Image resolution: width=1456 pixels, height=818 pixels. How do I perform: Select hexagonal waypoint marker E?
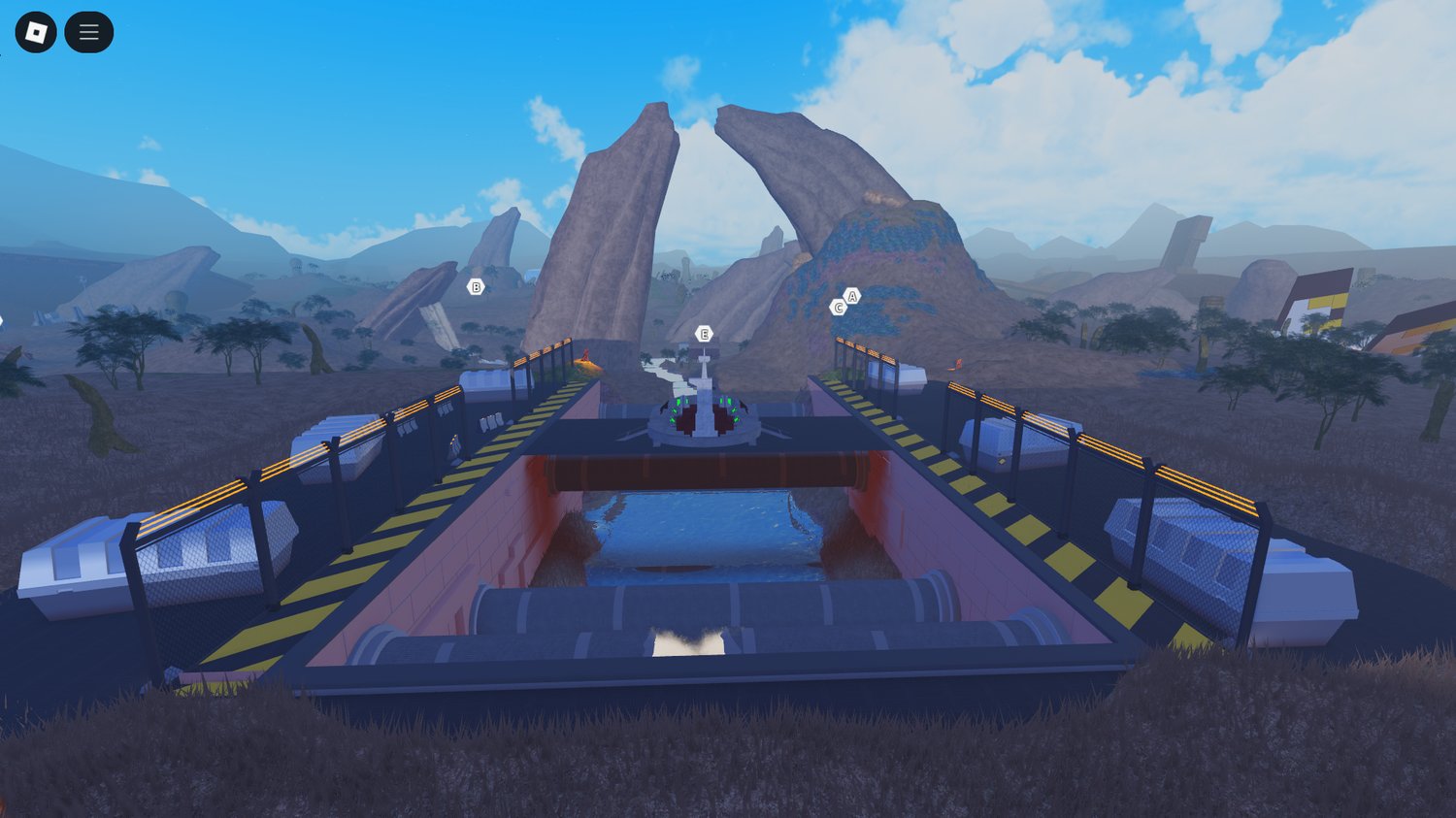click(x=703, y=333)
